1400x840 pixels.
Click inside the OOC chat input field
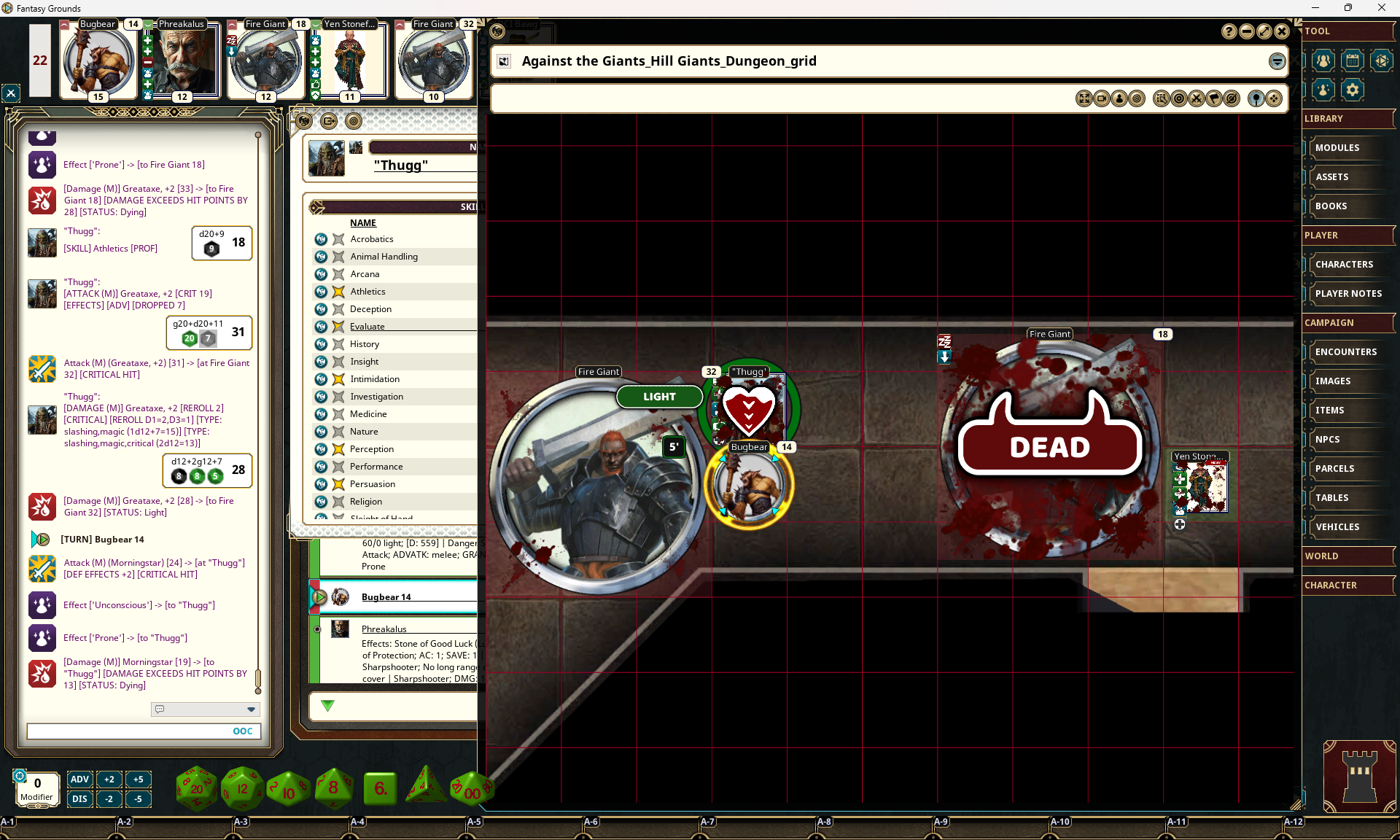coord(139,731)
